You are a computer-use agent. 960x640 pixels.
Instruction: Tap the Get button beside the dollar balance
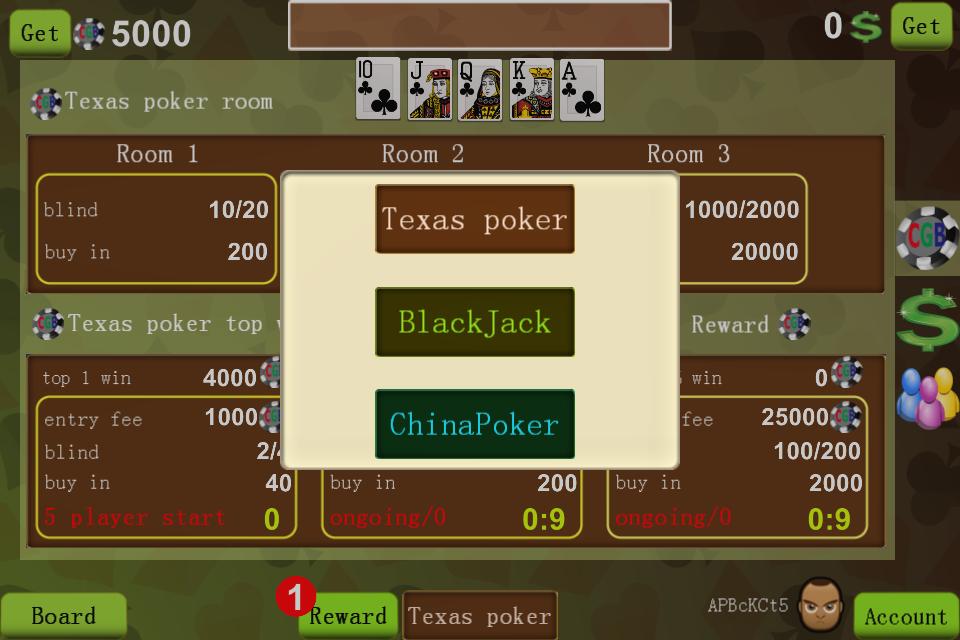click(920, 27)
